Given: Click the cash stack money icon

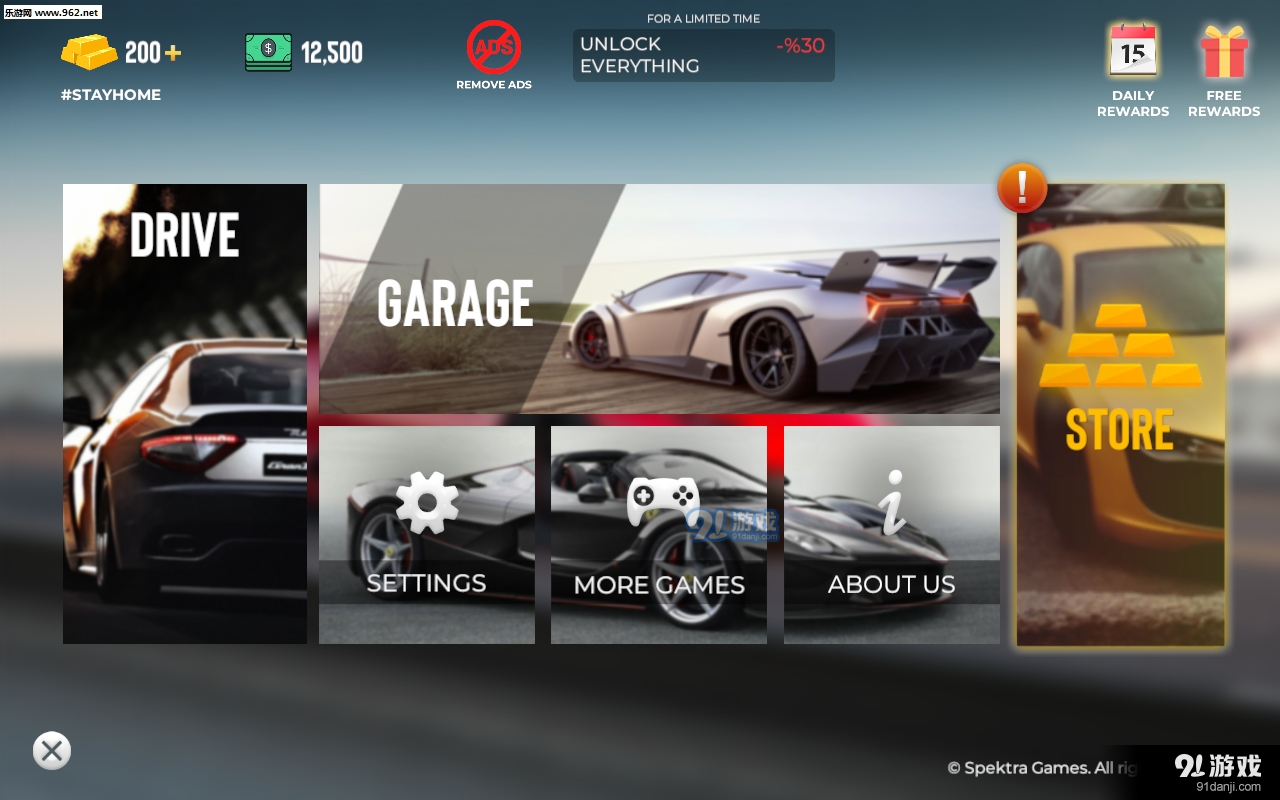Looking at the screenshot, I should pyautogui.click(x=268, y=50).
